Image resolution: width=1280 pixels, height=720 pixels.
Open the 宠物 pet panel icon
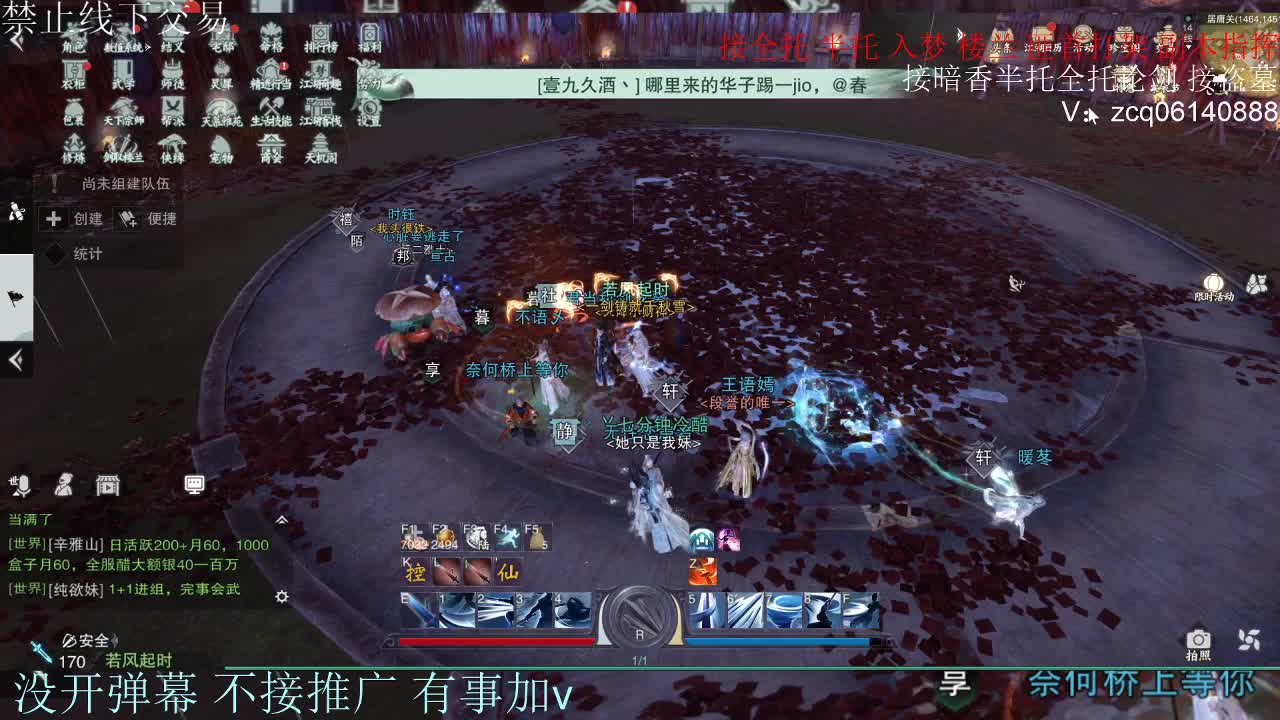coord(219,150)
